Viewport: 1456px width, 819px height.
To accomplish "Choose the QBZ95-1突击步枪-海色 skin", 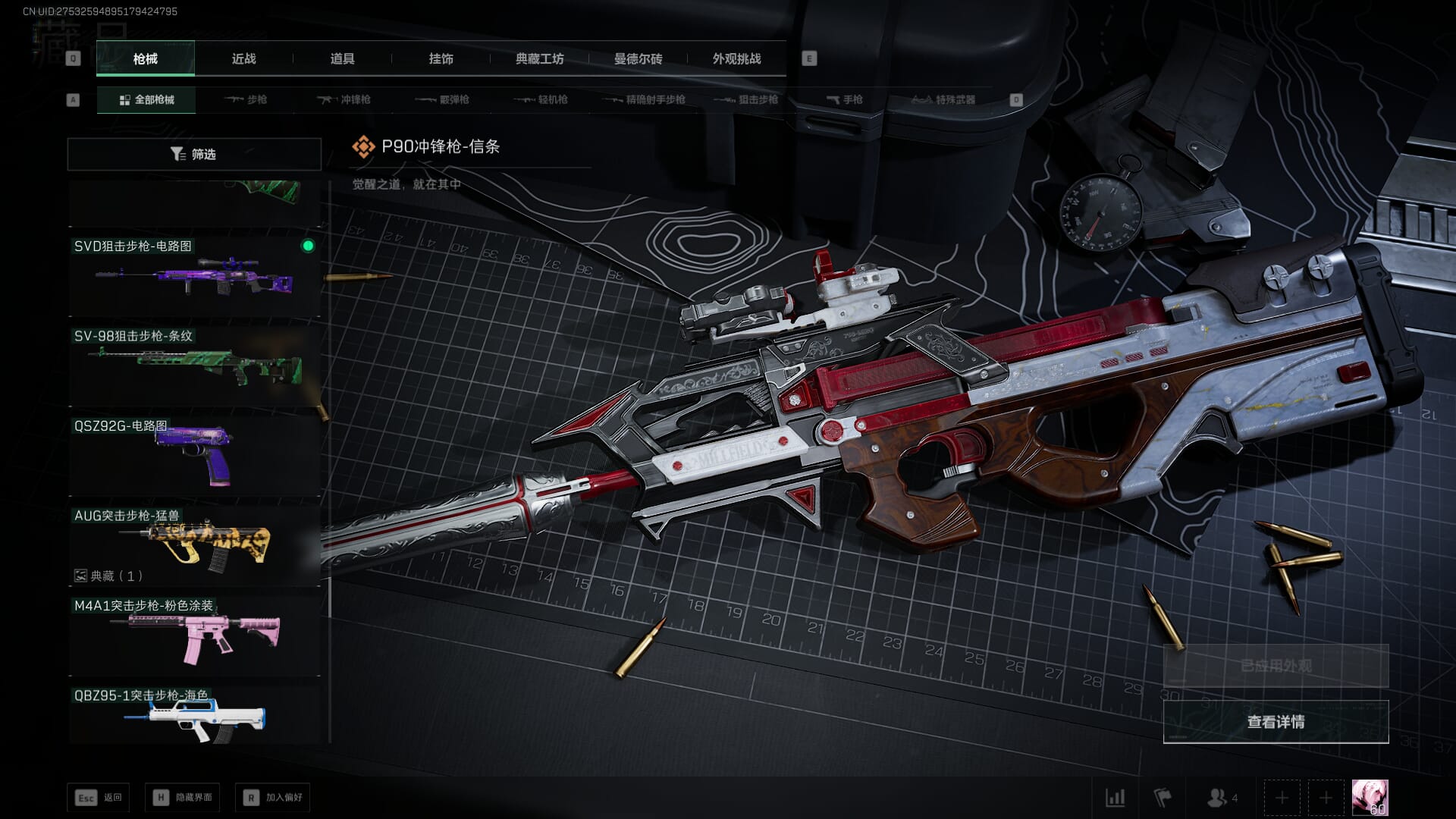I will pos(194,715).
